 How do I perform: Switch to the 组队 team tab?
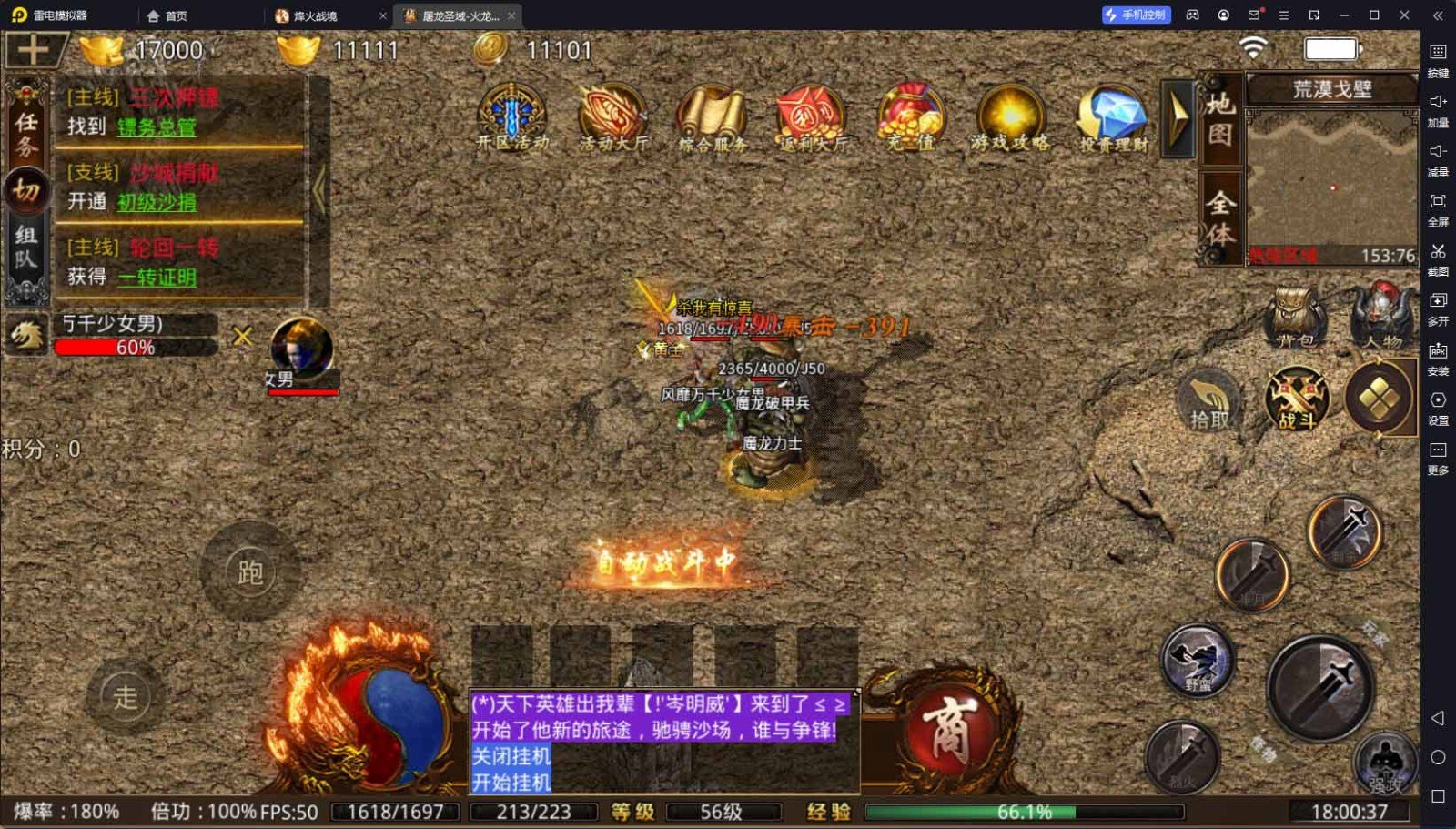click(25, 248)
